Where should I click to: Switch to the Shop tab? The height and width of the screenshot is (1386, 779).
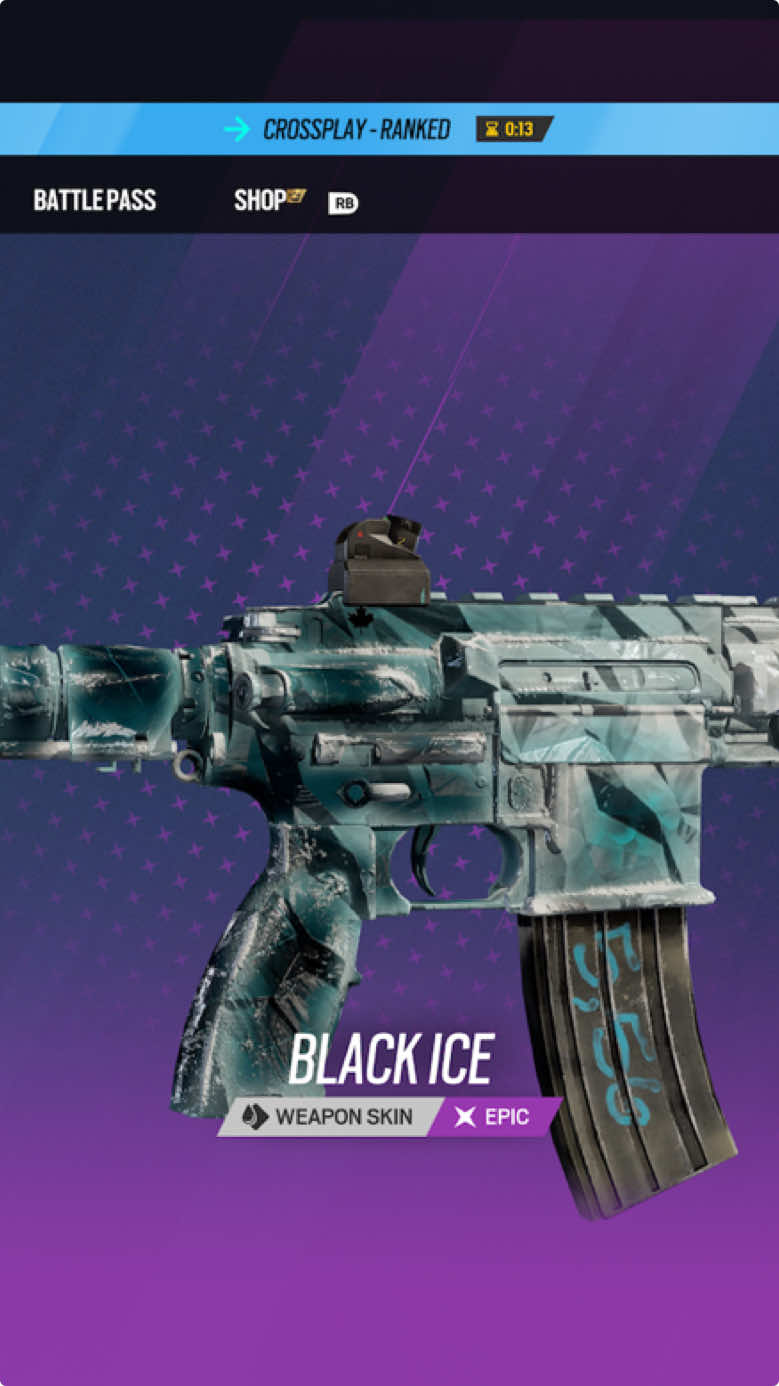[x=262, y=200]
